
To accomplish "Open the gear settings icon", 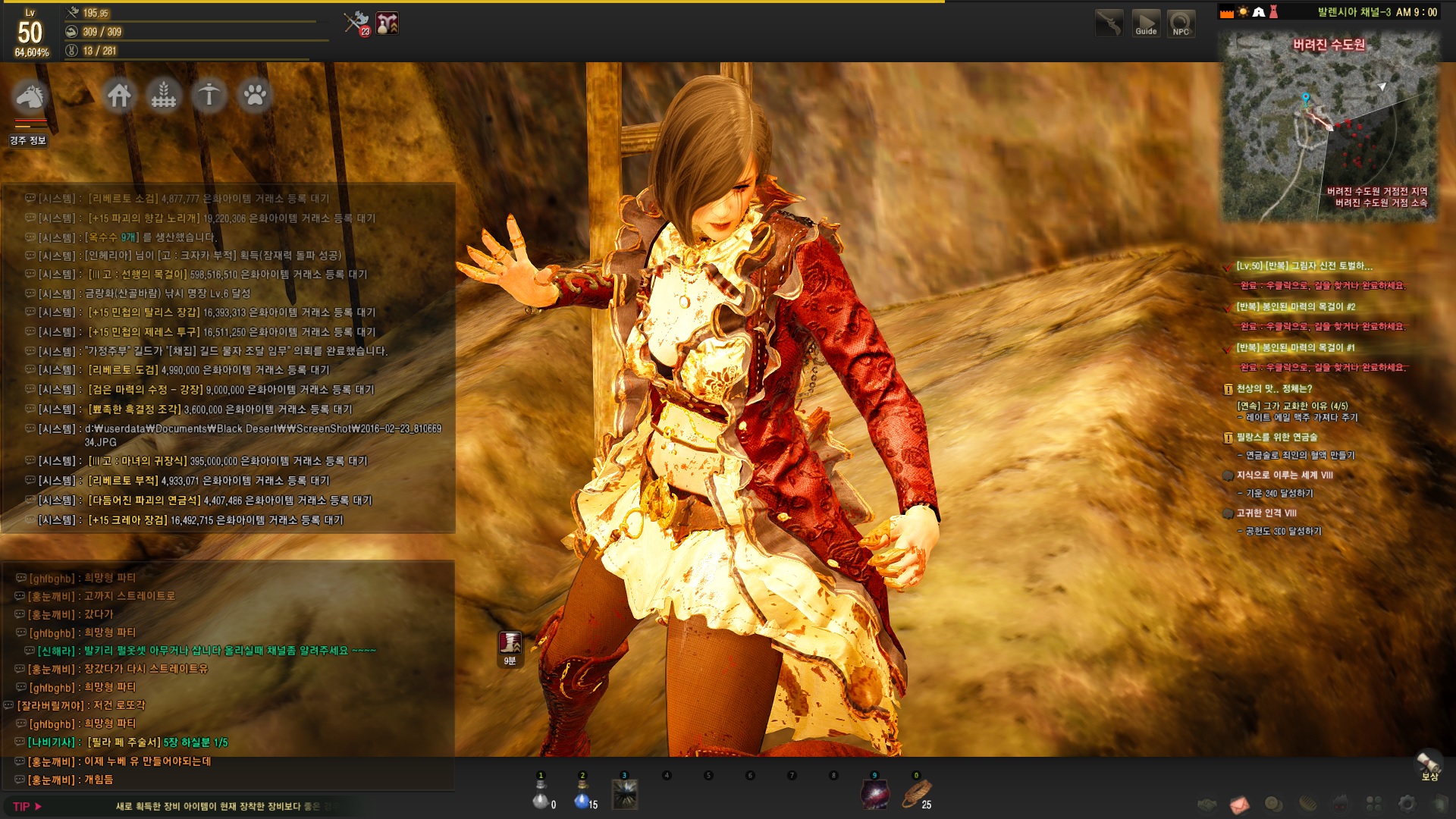I will (1407, 804).
